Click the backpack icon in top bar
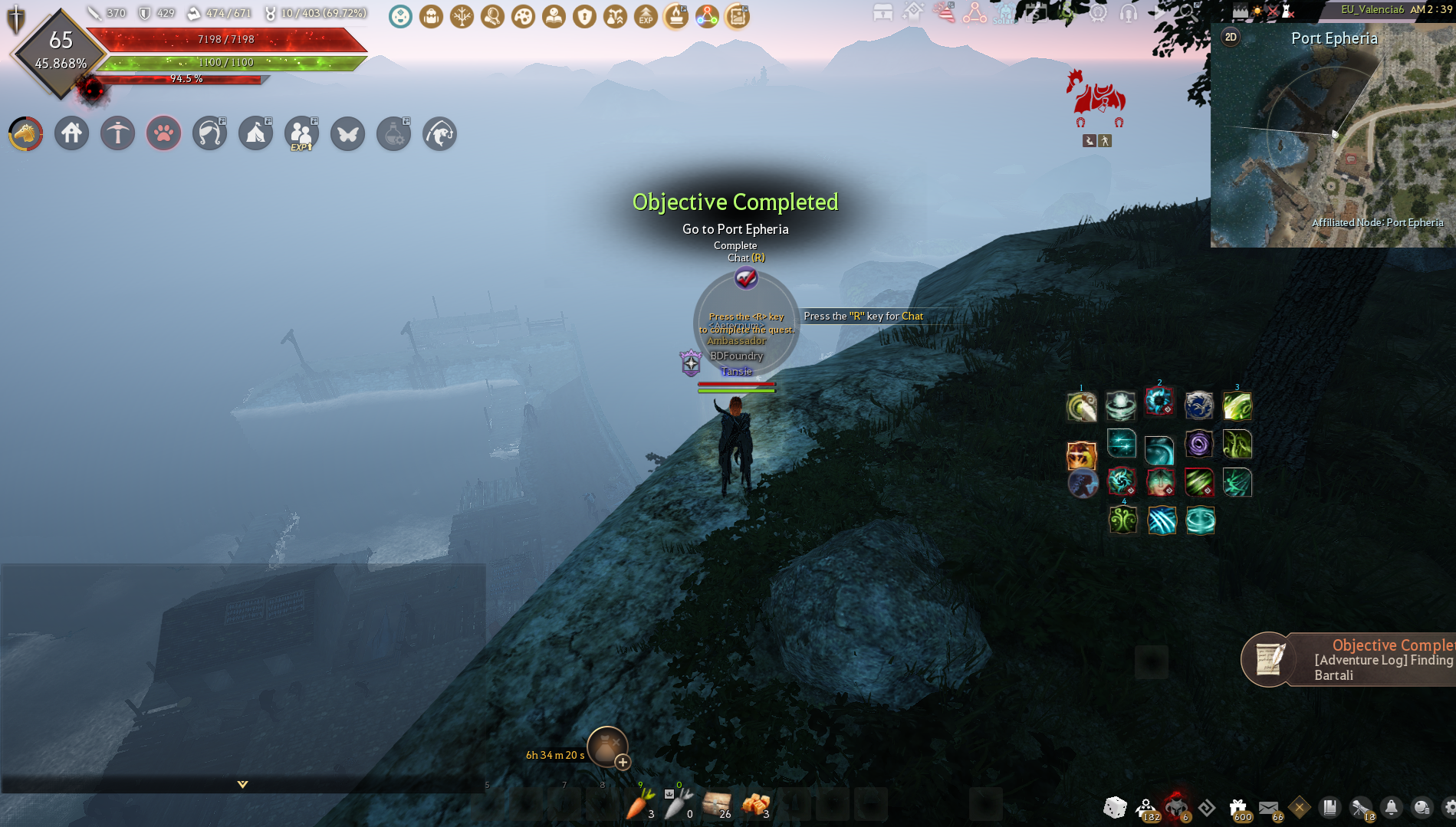The image size is (1456, 827). click(432, 16)
